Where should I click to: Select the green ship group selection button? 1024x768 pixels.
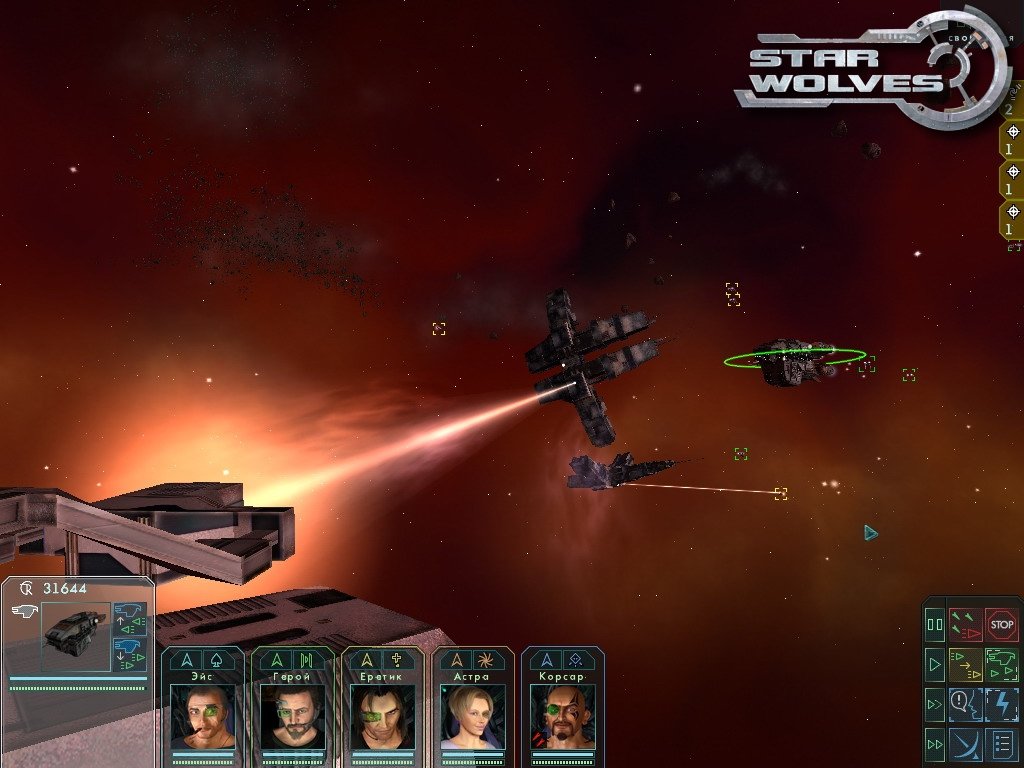(x=1001, y=664)
